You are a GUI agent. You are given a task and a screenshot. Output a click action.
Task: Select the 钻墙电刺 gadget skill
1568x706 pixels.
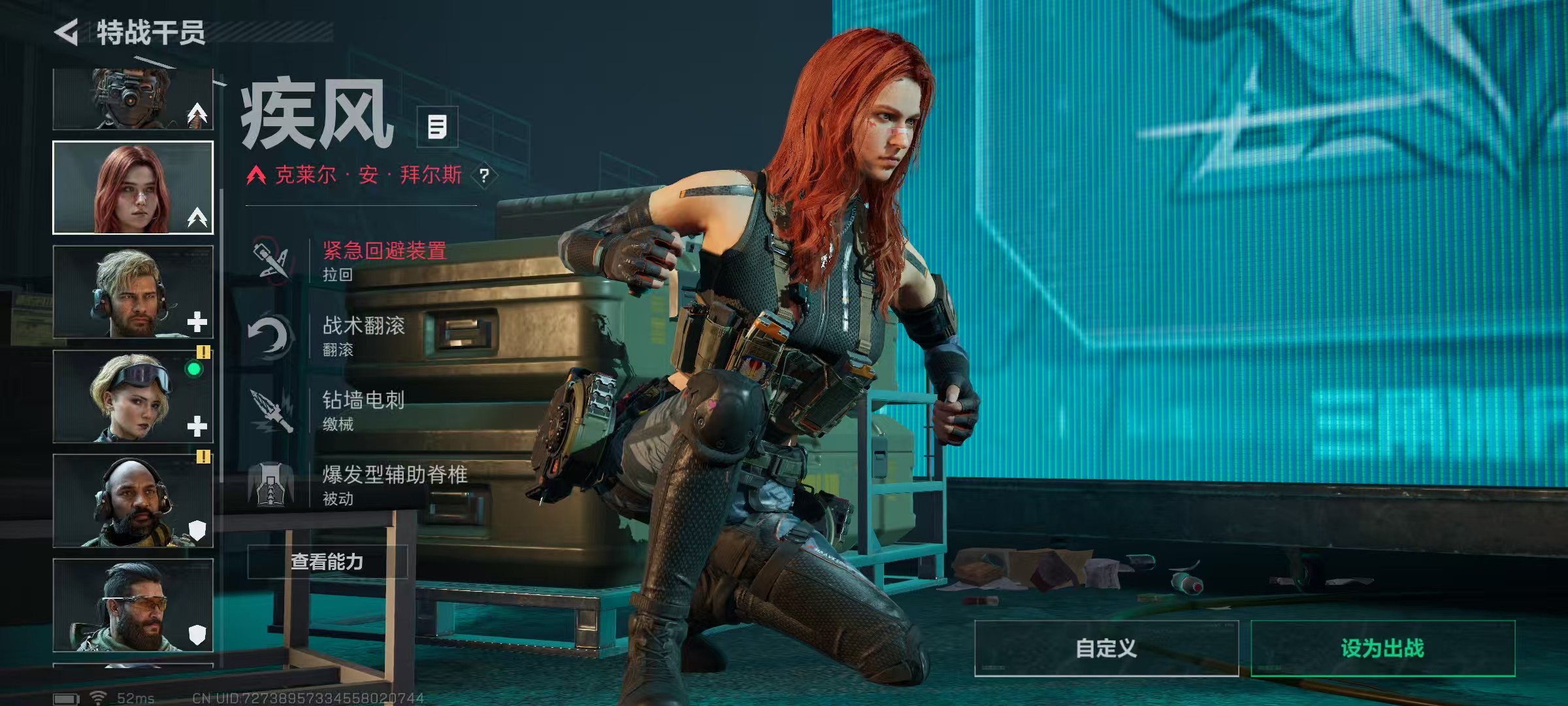363,410
